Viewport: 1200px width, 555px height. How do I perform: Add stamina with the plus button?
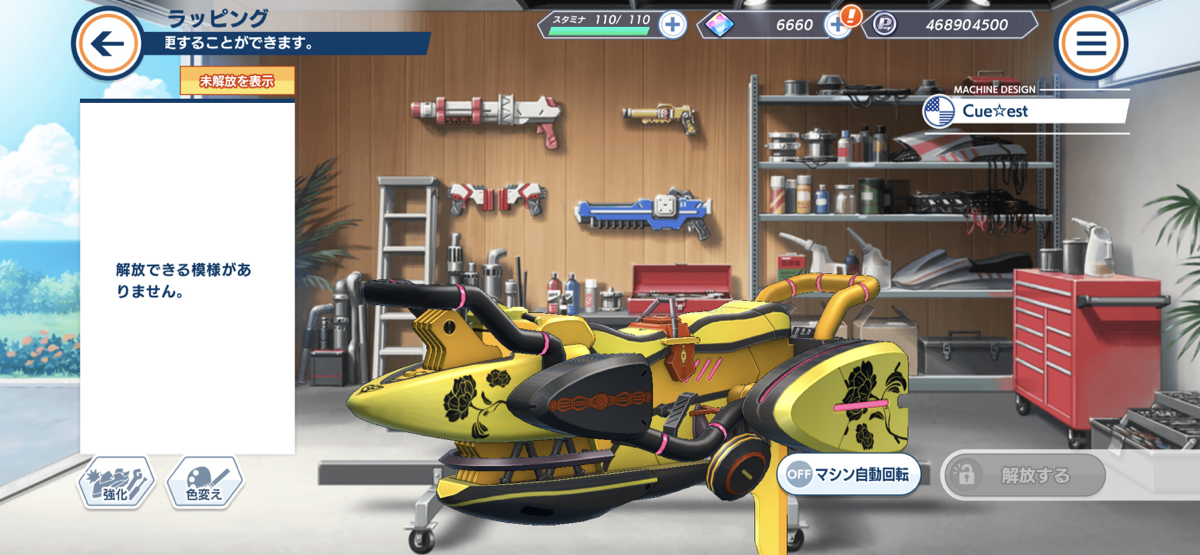pos(673,25)
